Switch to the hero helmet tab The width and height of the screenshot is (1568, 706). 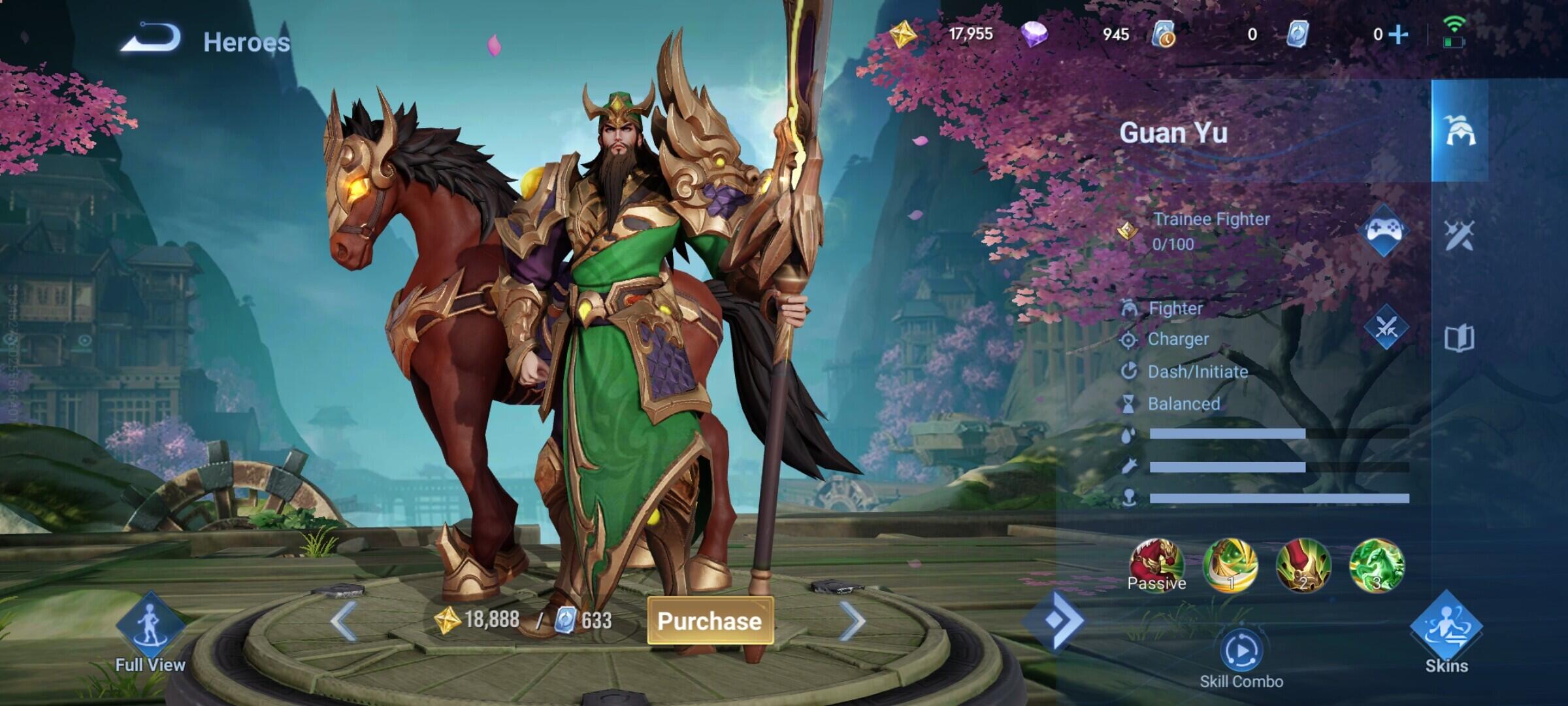1460,131
